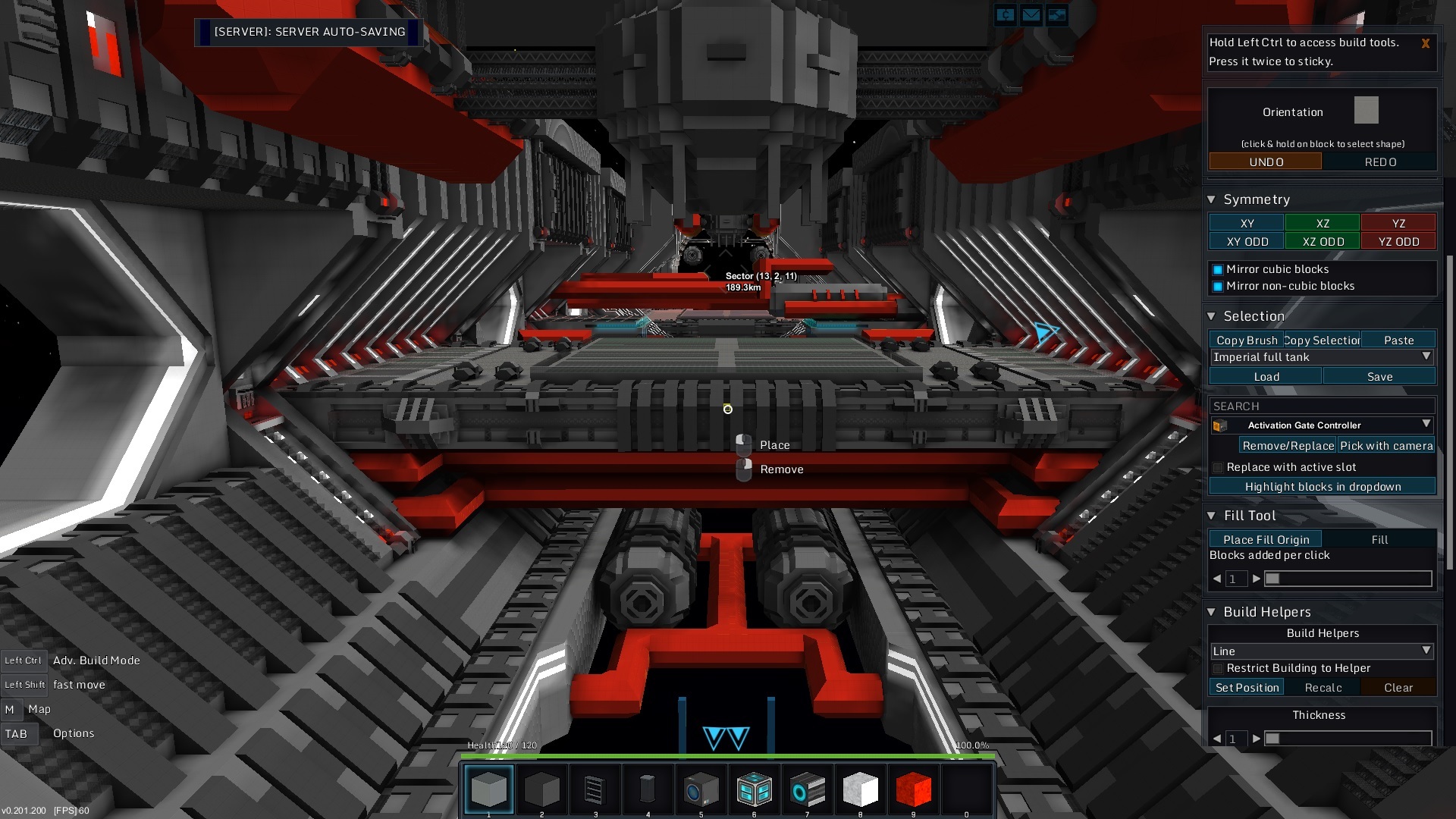Click into the SEARCH field

pos(1322,406)
